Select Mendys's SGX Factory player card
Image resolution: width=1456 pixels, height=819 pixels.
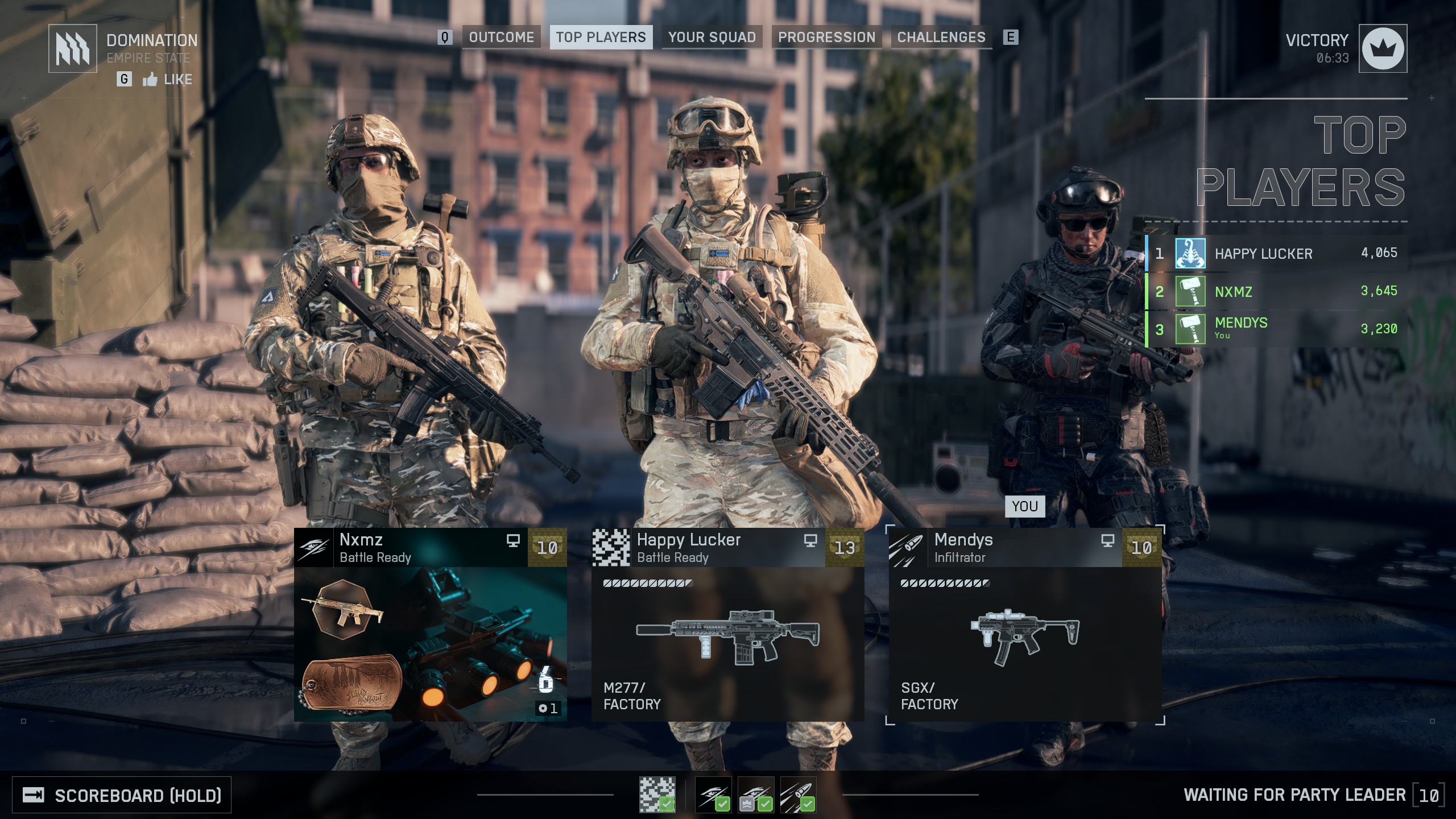[1025, 624]
